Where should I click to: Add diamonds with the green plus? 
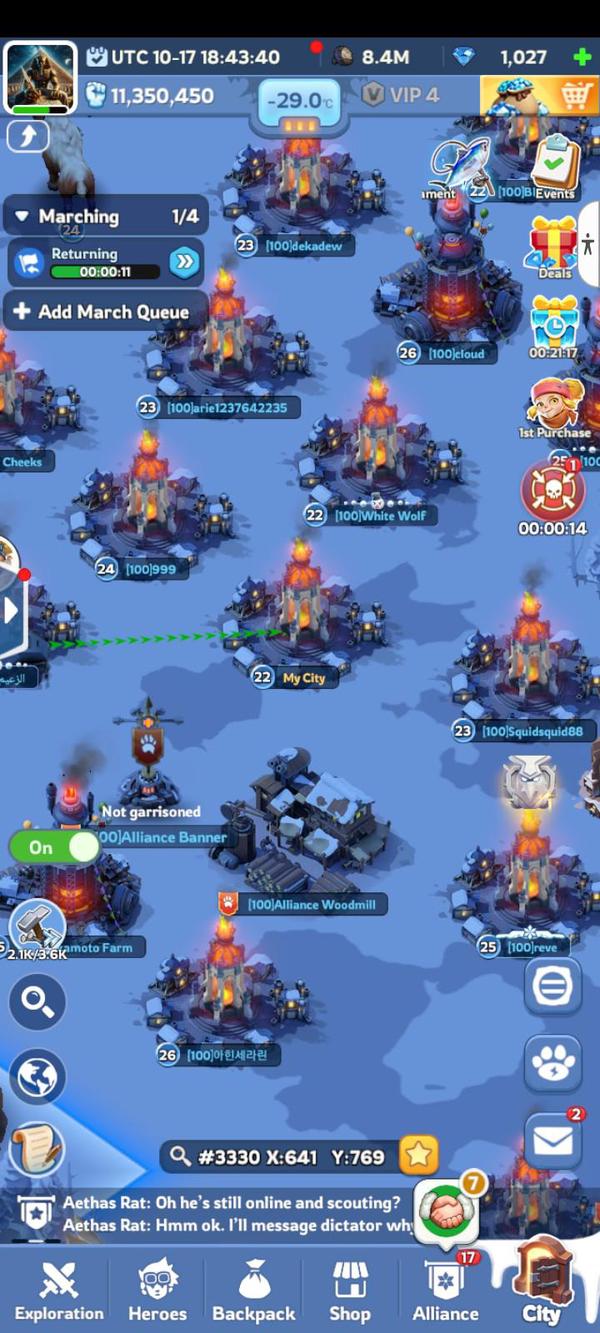tap(582, 57)
